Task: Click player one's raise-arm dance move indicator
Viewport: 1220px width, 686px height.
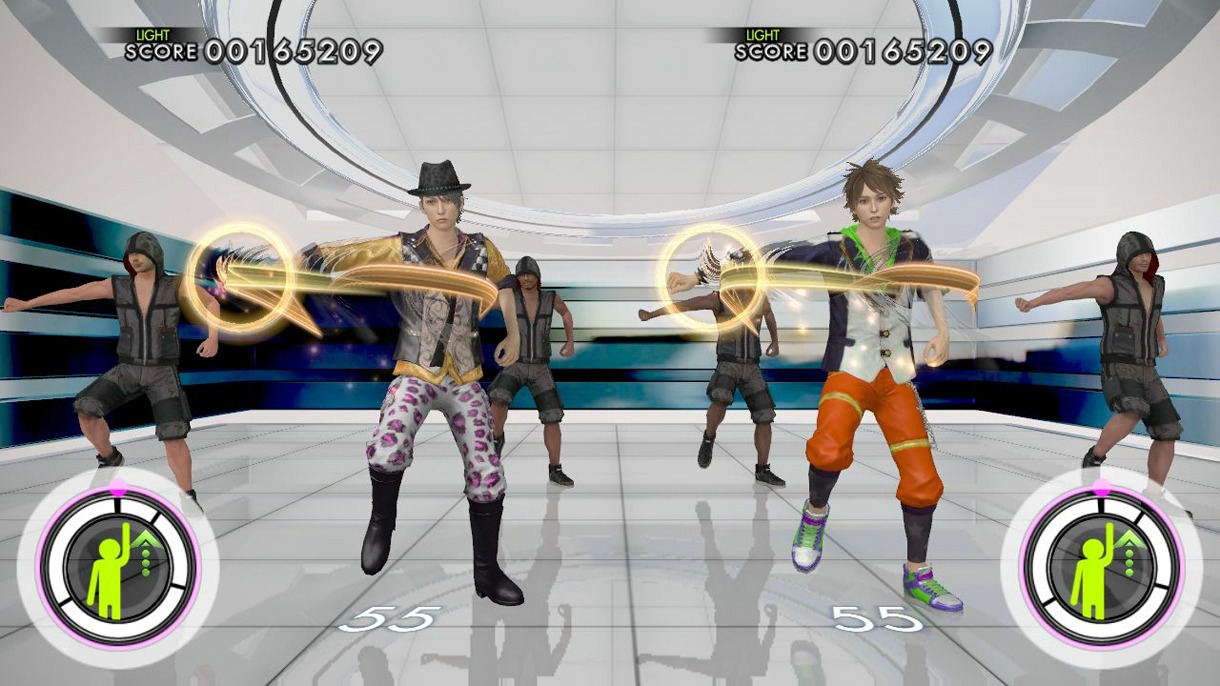Action: 117,568
